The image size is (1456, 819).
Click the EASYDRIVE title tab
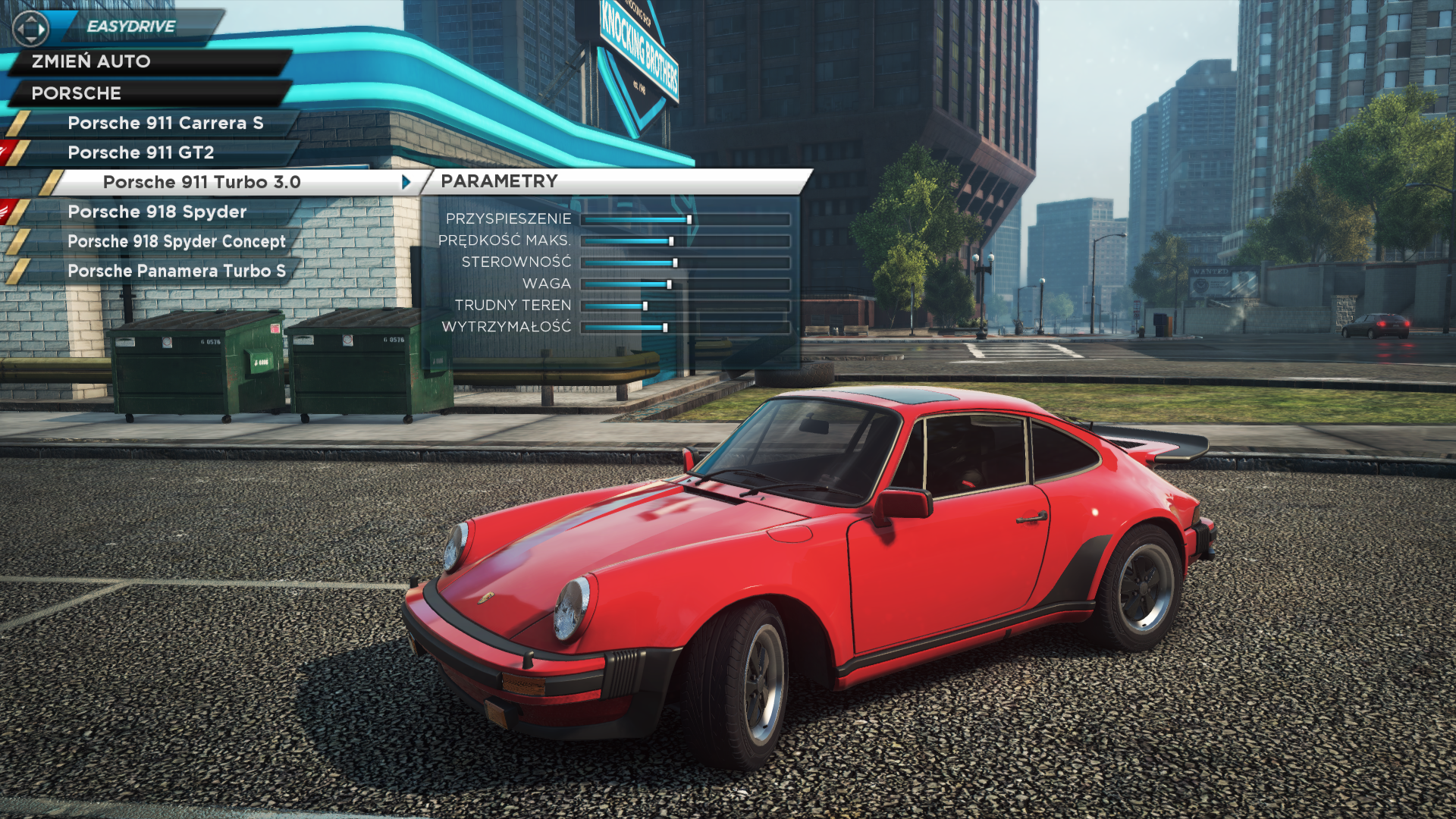(x=131, y=27)
